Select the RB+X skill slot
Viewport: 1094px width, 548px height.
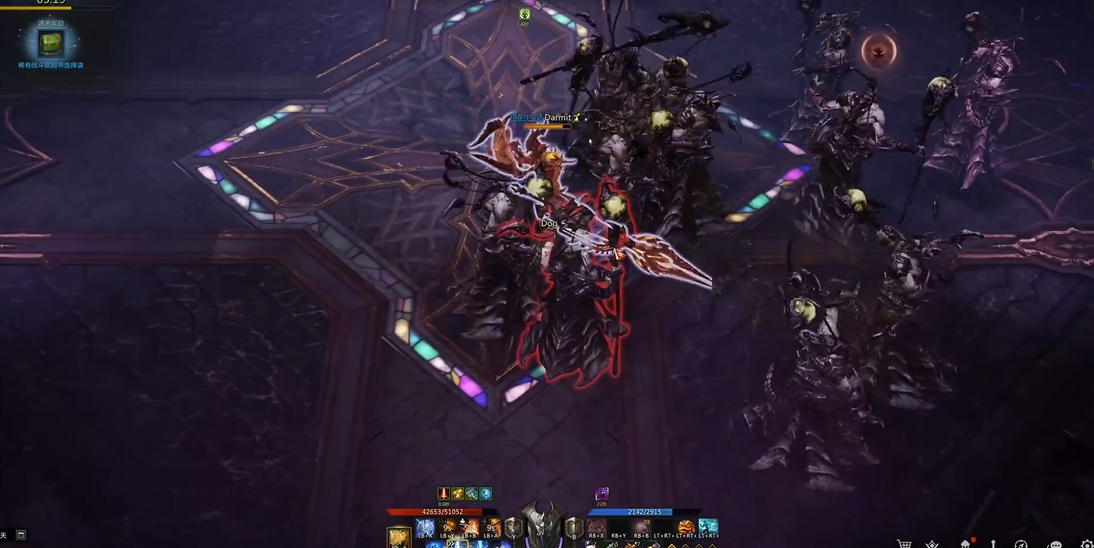pyautogui.click(x=597, y=527)
